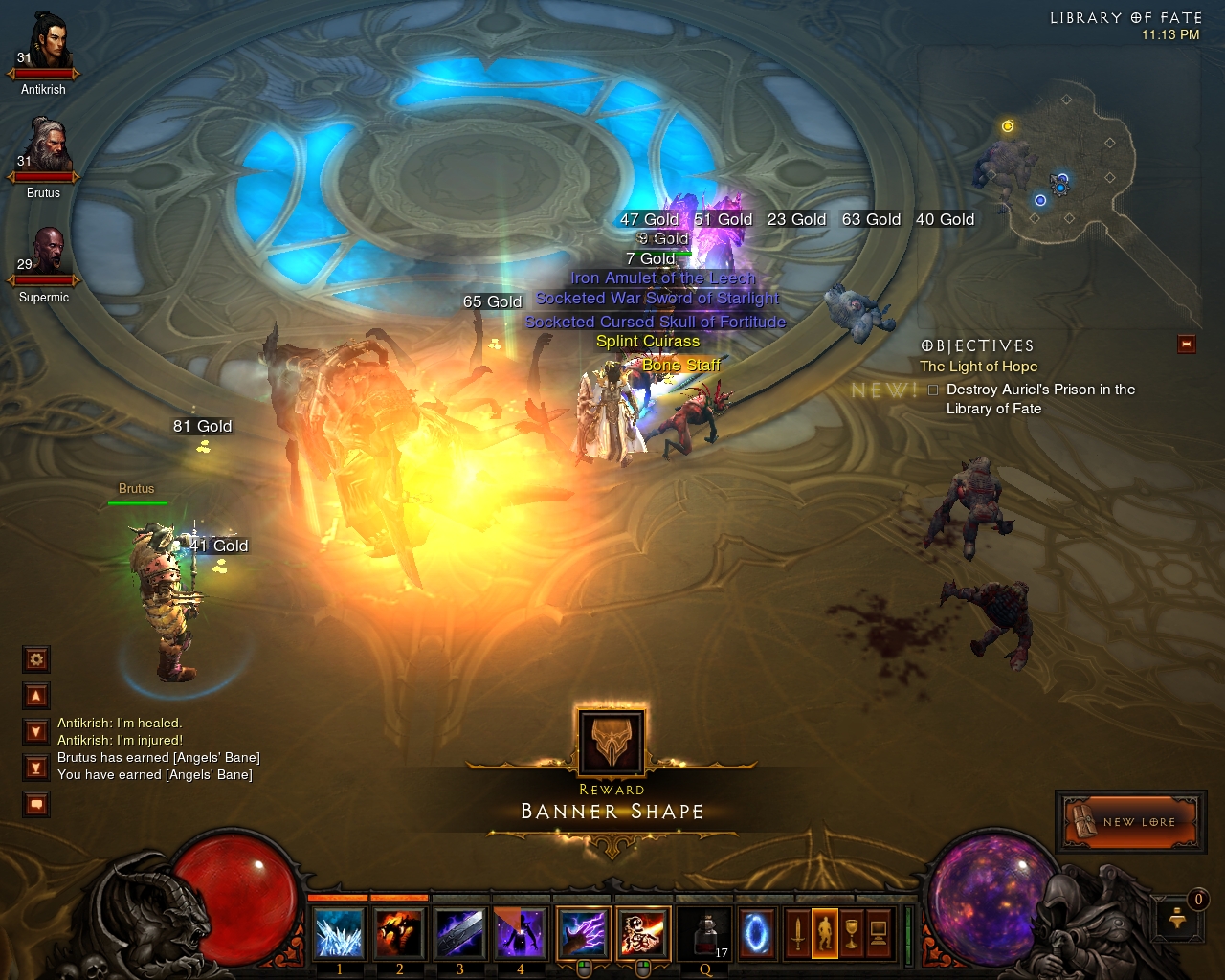1225x980 pixels.
Task: Open the skills menu sword icon
Action: pos(797,933)
